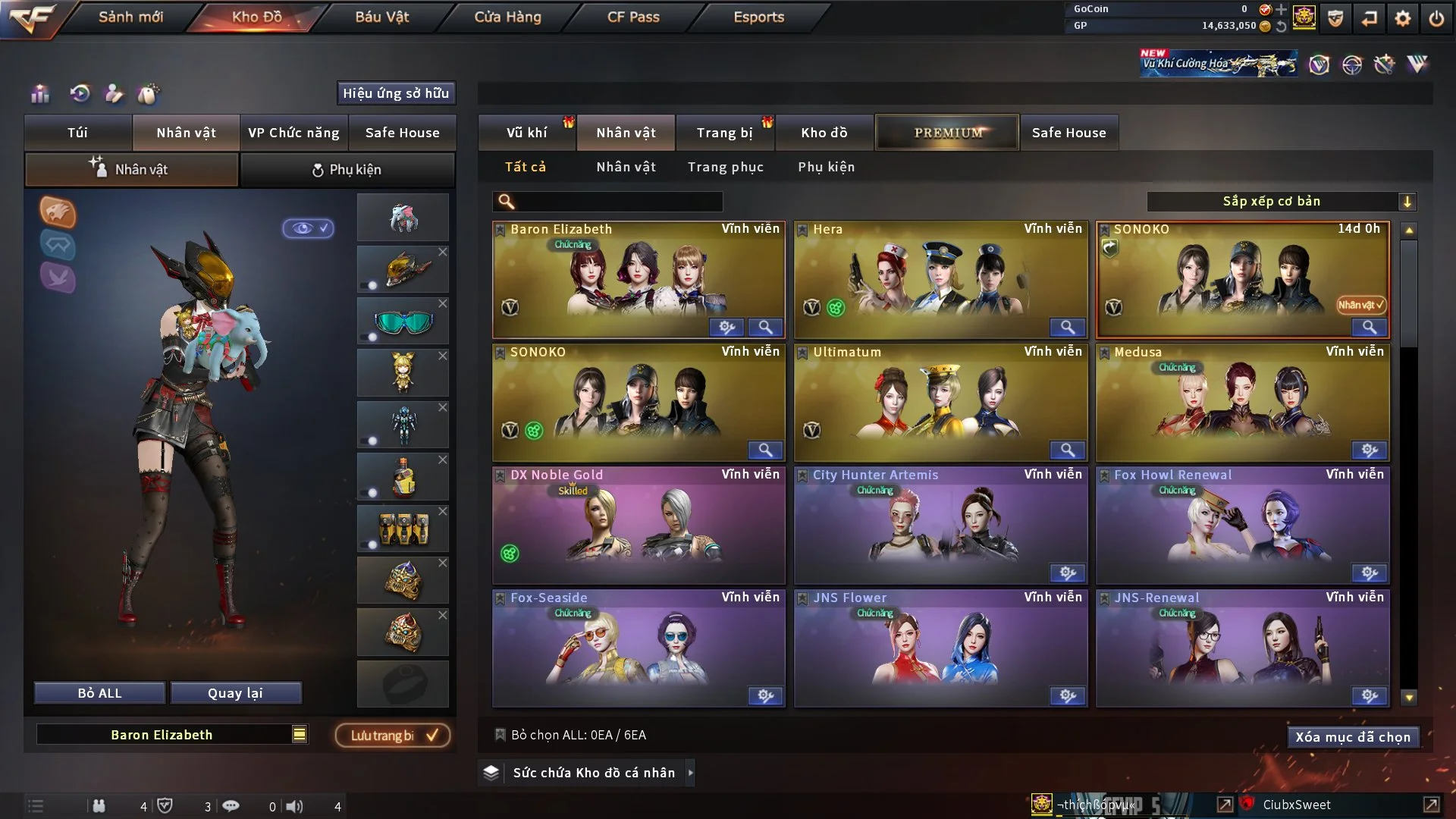1456x819 pixels.
Task: Pick the DX Noble Gold card
Action: [x=638, y=523]
